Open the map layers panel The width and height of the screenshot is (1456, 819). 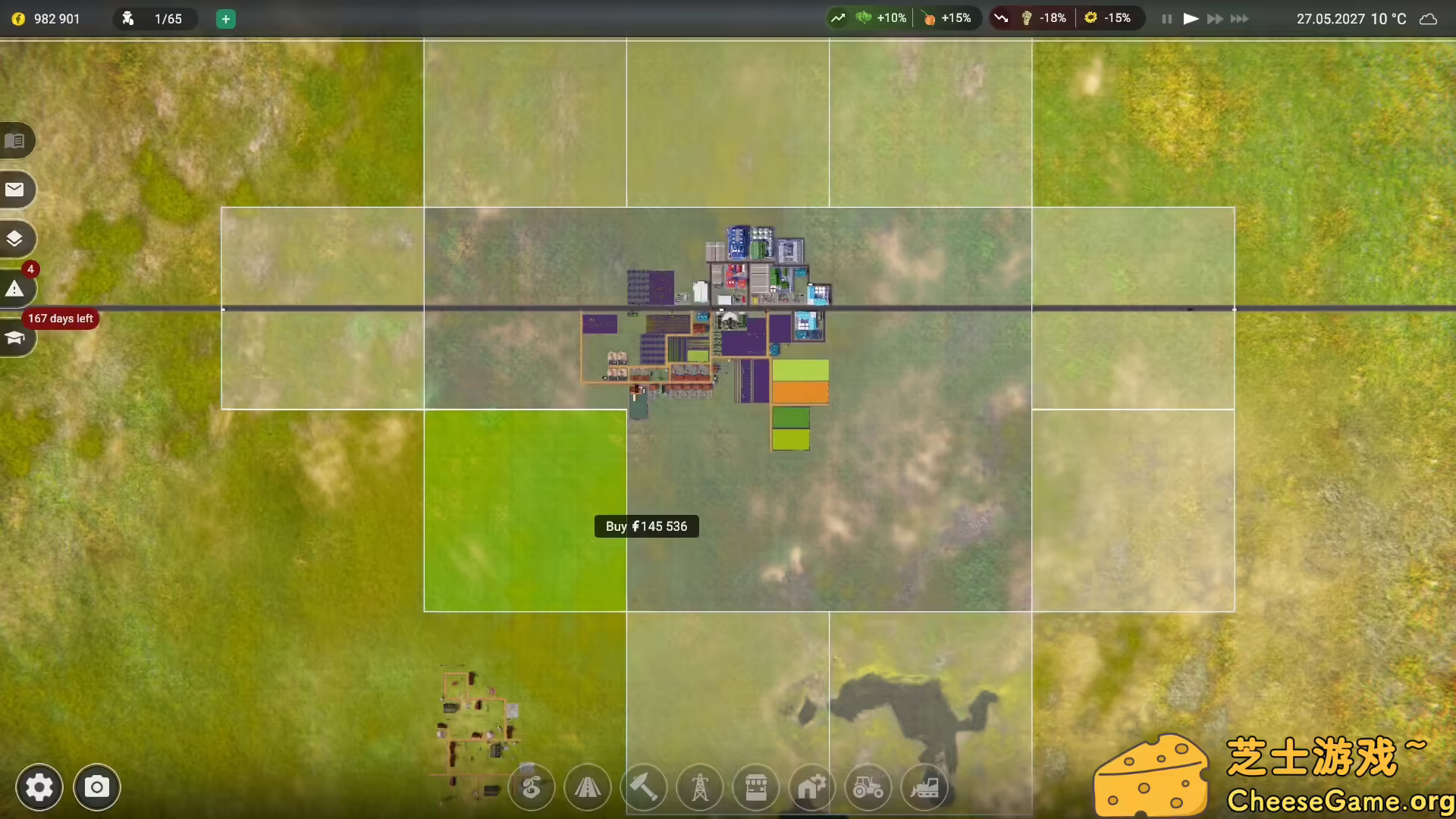[15, 239]
